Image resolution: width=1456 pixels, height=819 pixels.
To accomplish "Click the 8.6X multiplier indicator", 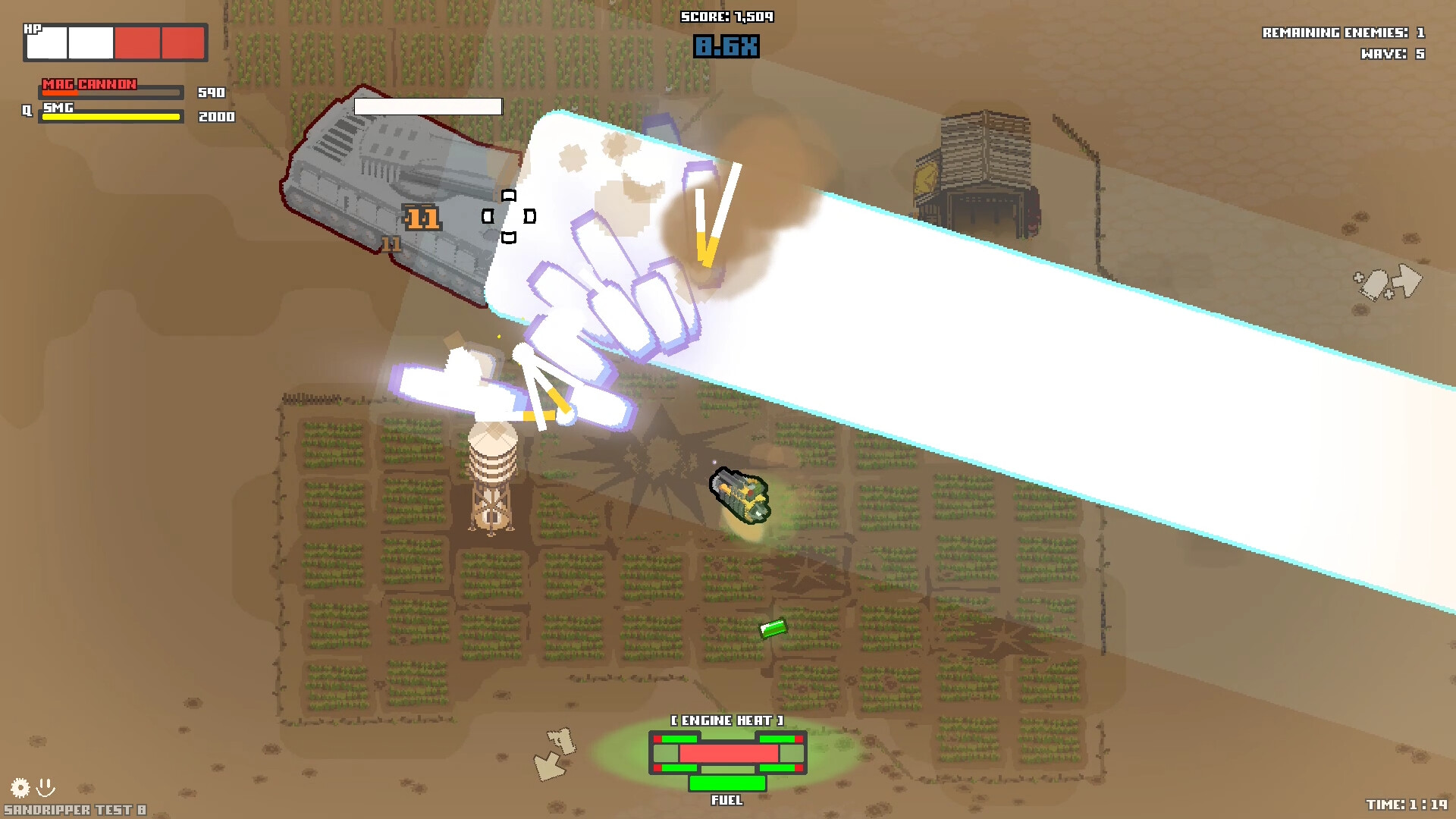I will coord(726,45).
